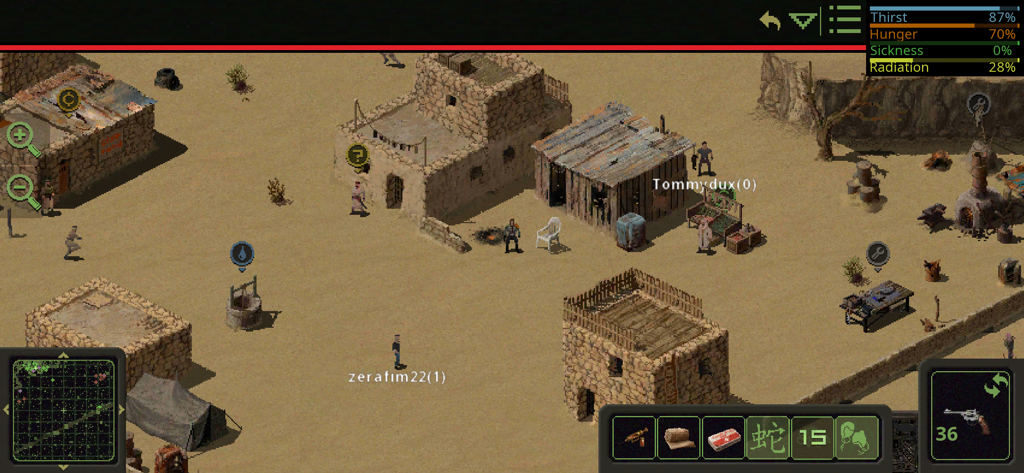Click the hotbar button labeled 15
Viewport: 1024px width, 473px height.
point(812,437)
